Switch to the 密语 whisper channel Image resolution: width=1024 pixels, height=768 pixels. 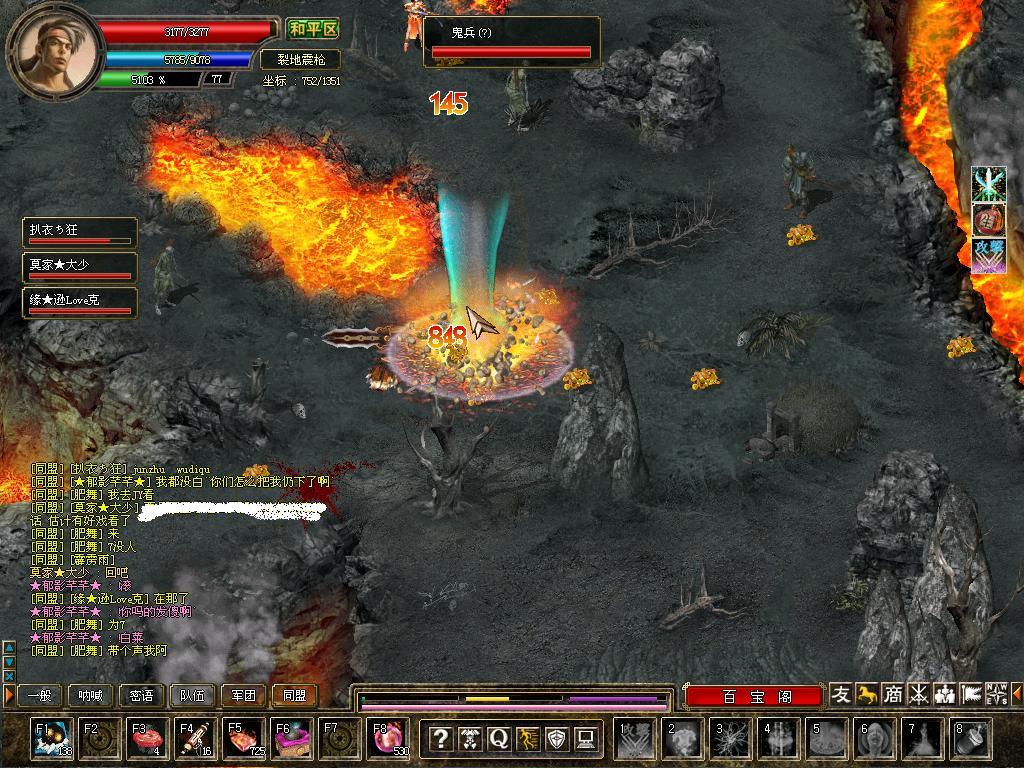141,695
